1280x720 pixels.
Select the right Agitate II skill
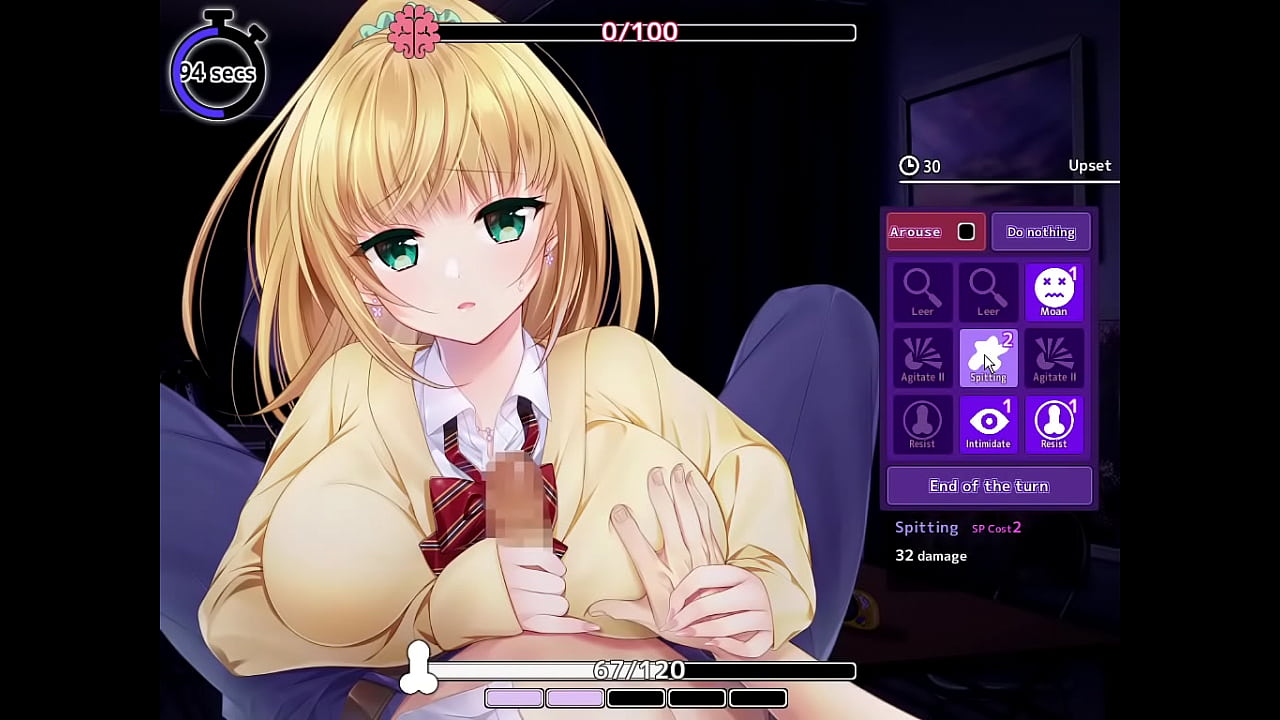[x=1054, y=357]
